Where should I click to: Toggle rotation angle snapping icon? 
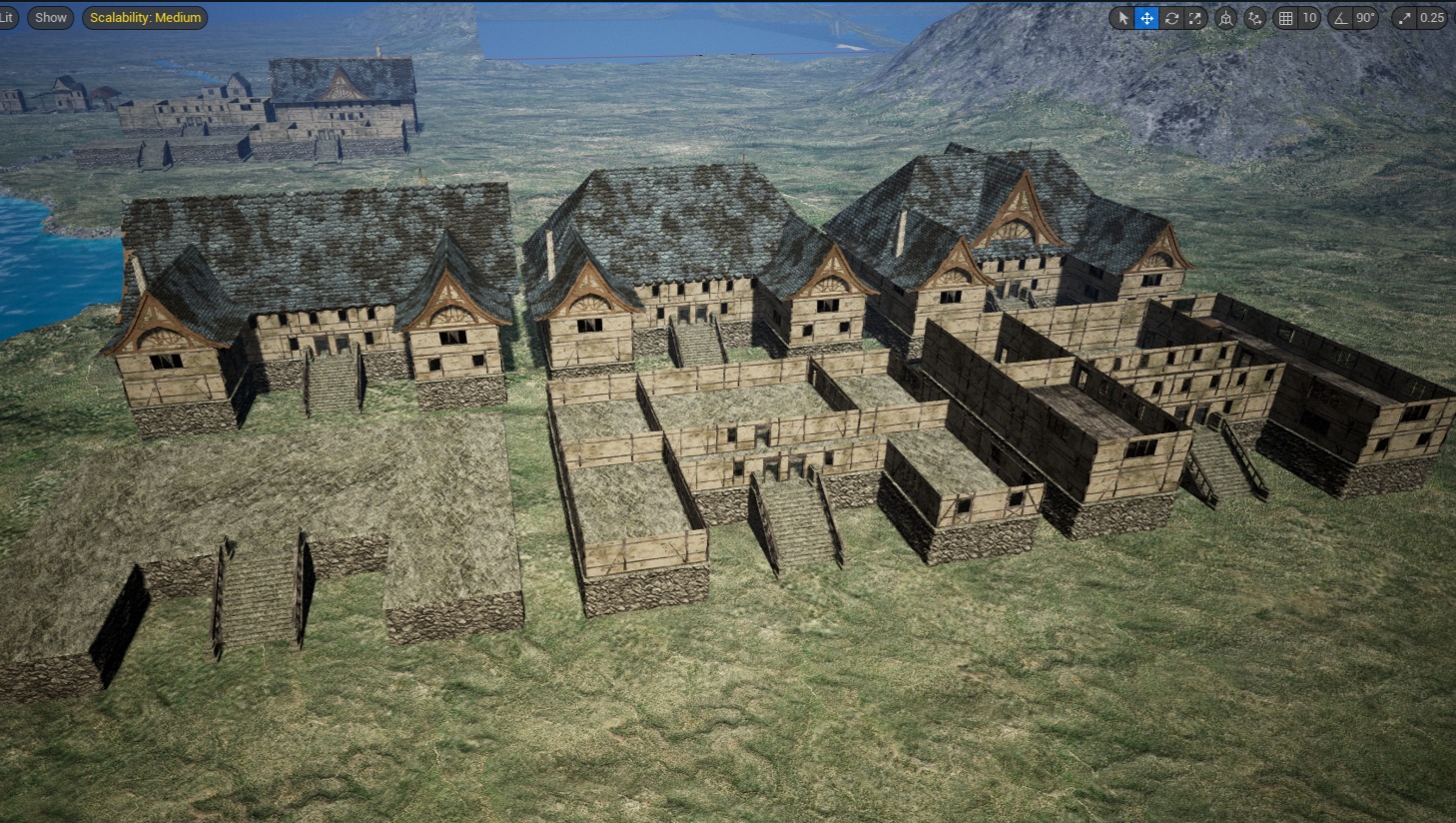(x=1341, y=18)
